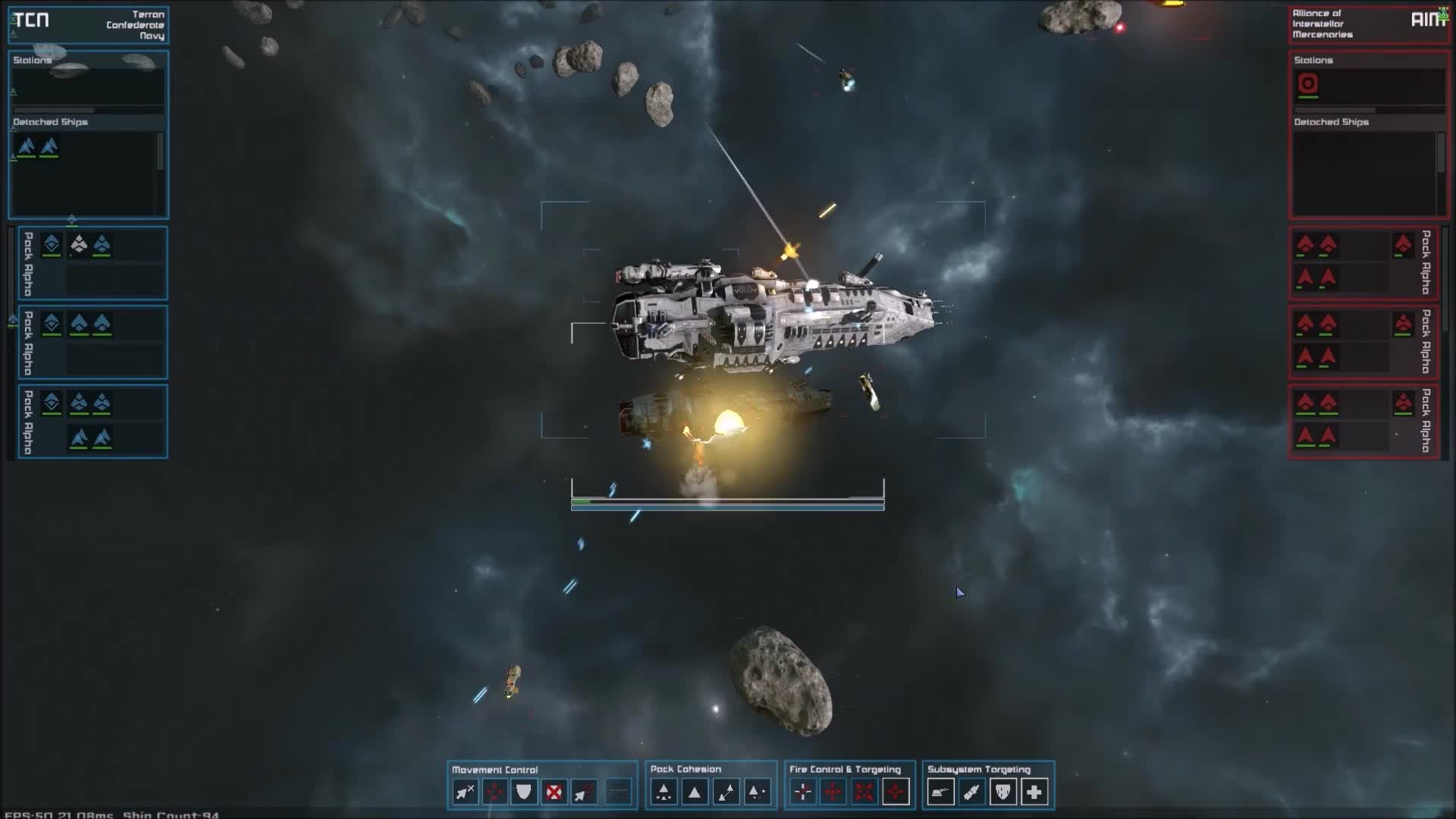The width and height of the screenshot is (1456, 819).
Task: Select the tight triangle formation in Pack Cohesion
Action: [694, 792]
